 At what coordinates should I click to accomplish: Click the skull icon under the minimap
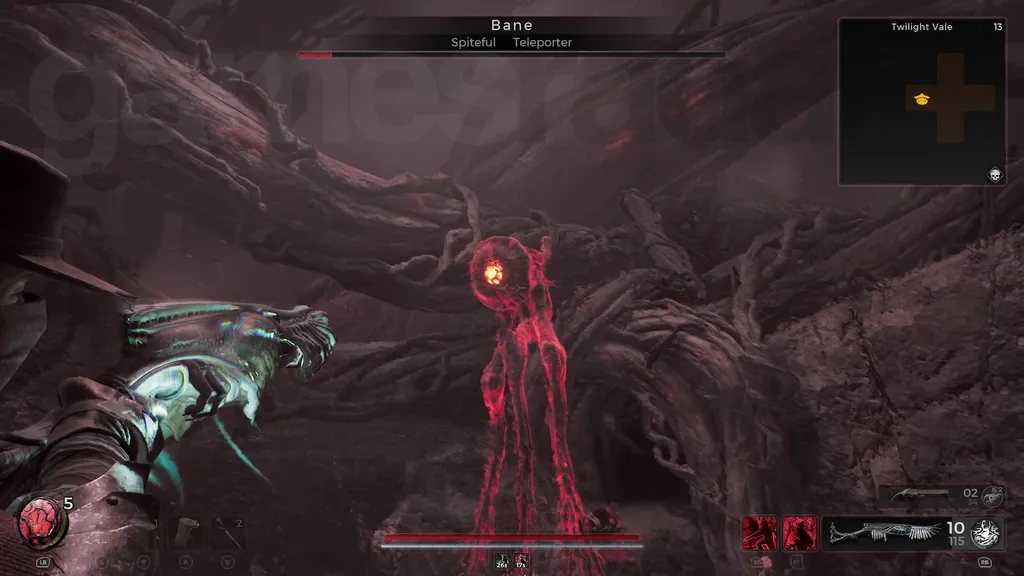tap(995, 176)
